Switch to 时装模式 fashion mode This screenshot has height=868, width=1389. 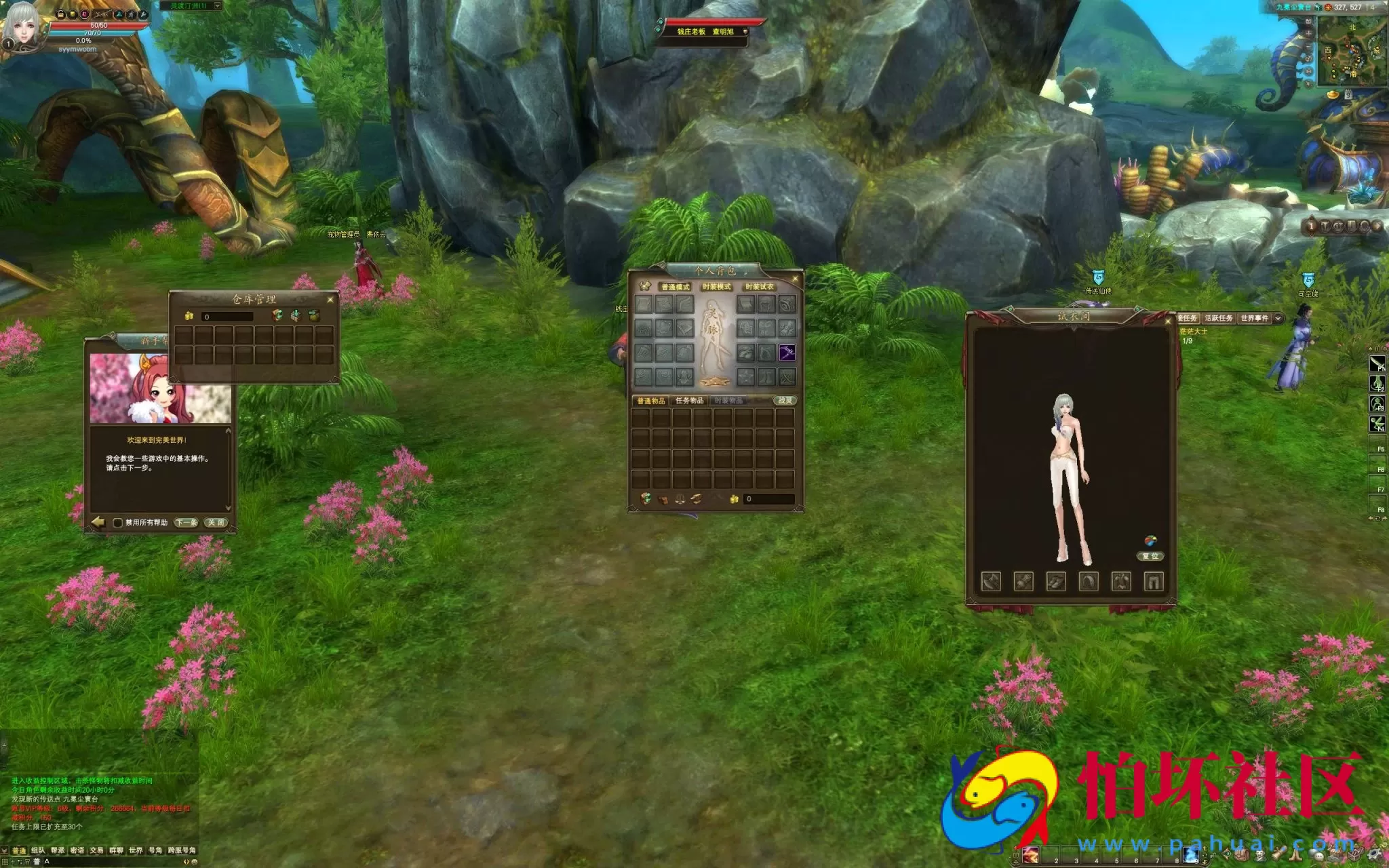717,287
